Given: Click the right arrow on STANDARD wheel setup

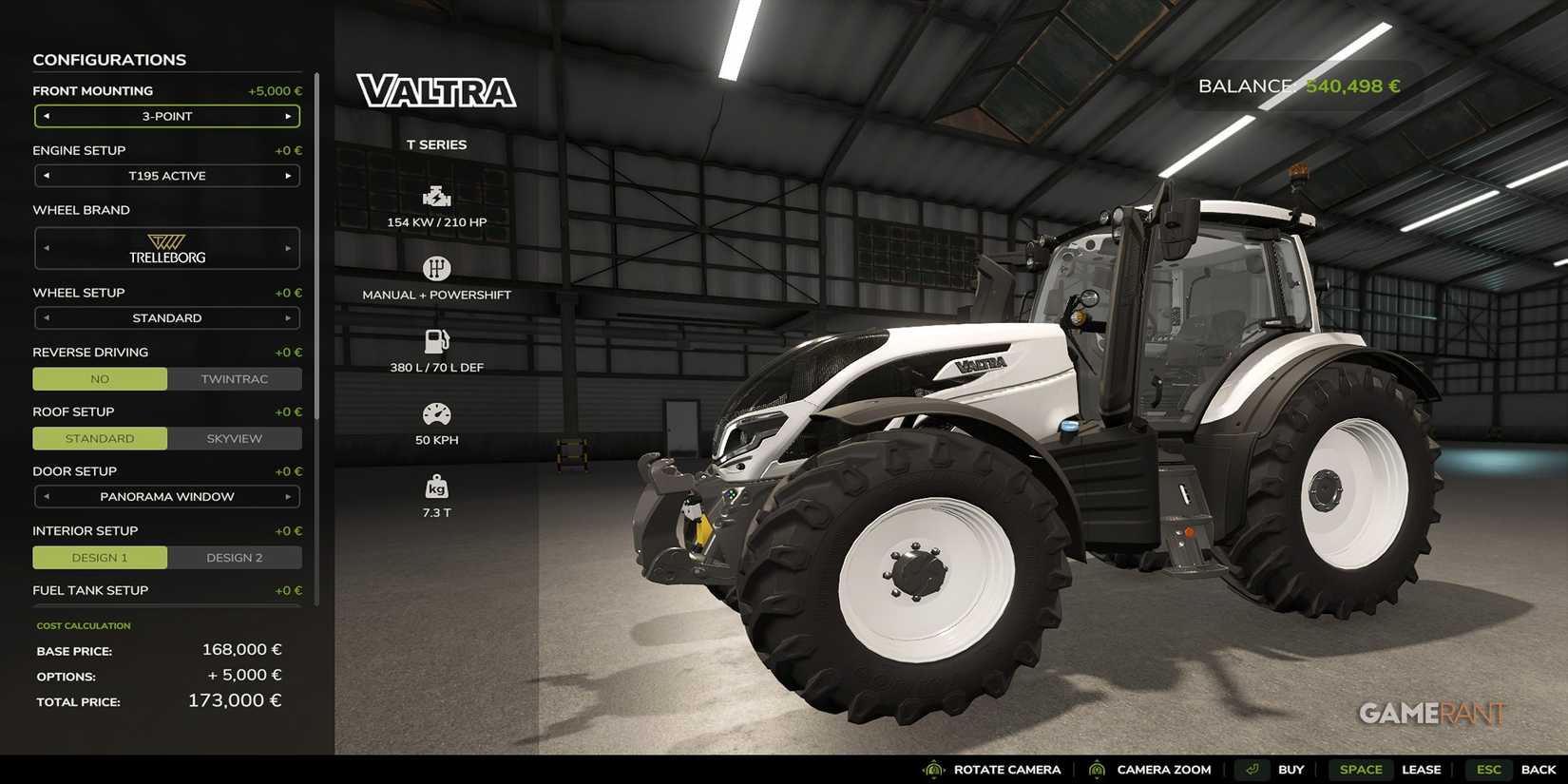Looking at the screenshot, I should [x=289, y=317].
